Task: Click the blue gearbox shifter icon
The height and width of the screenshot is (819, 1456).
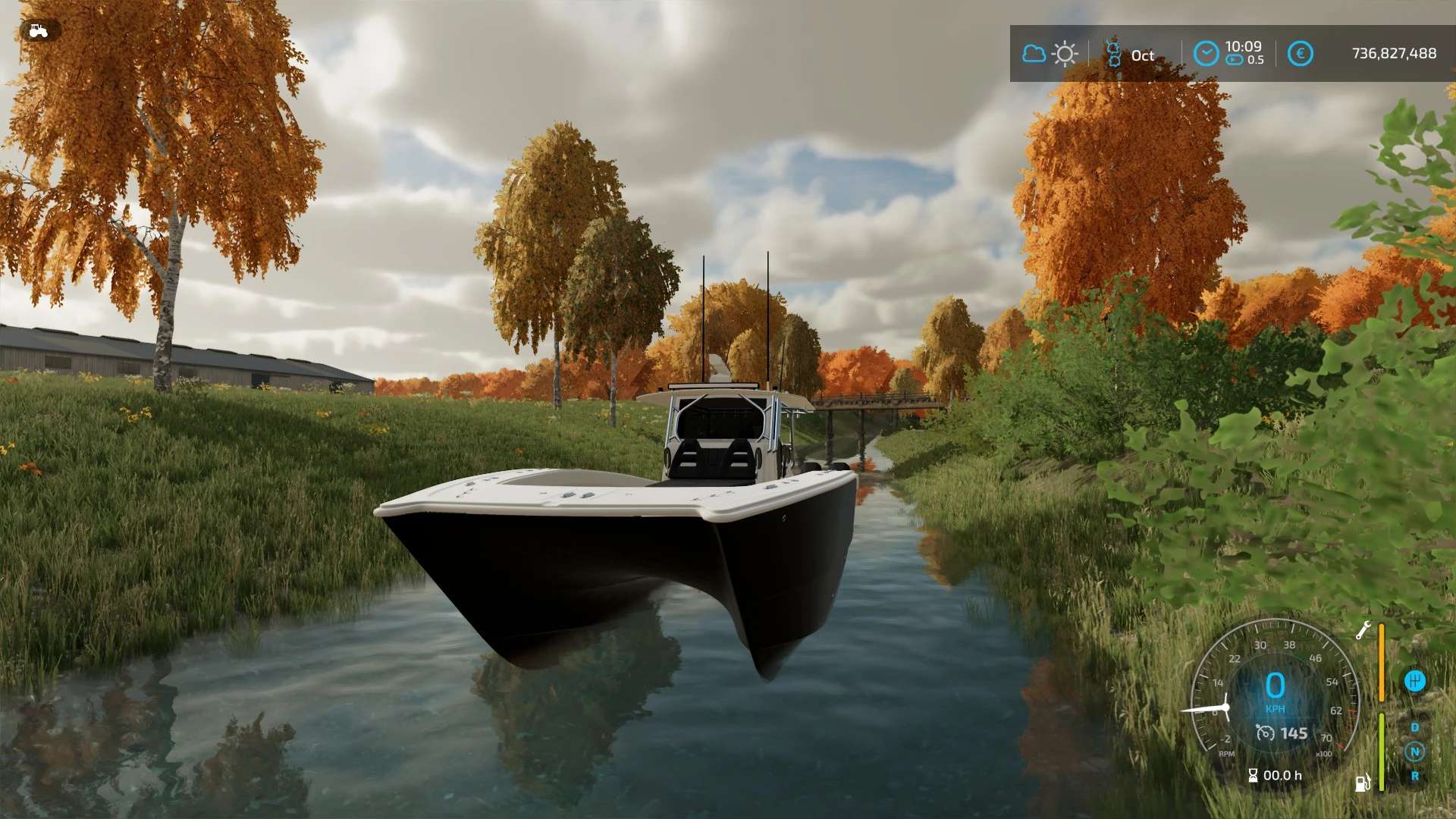Action: (x=1414, y=681)
